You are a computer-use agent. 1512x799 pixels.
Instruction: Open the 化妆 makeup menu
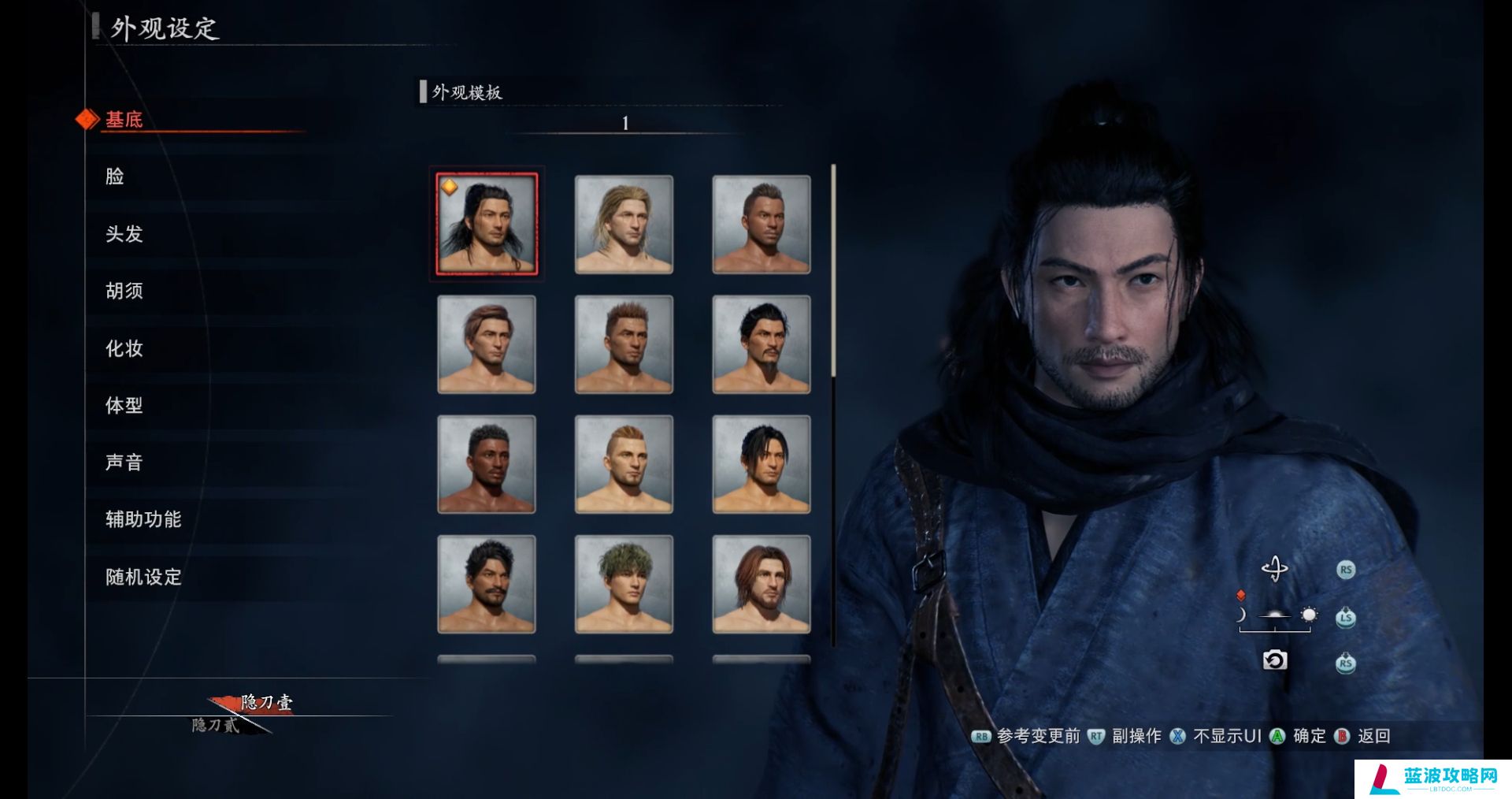point(124,348)
